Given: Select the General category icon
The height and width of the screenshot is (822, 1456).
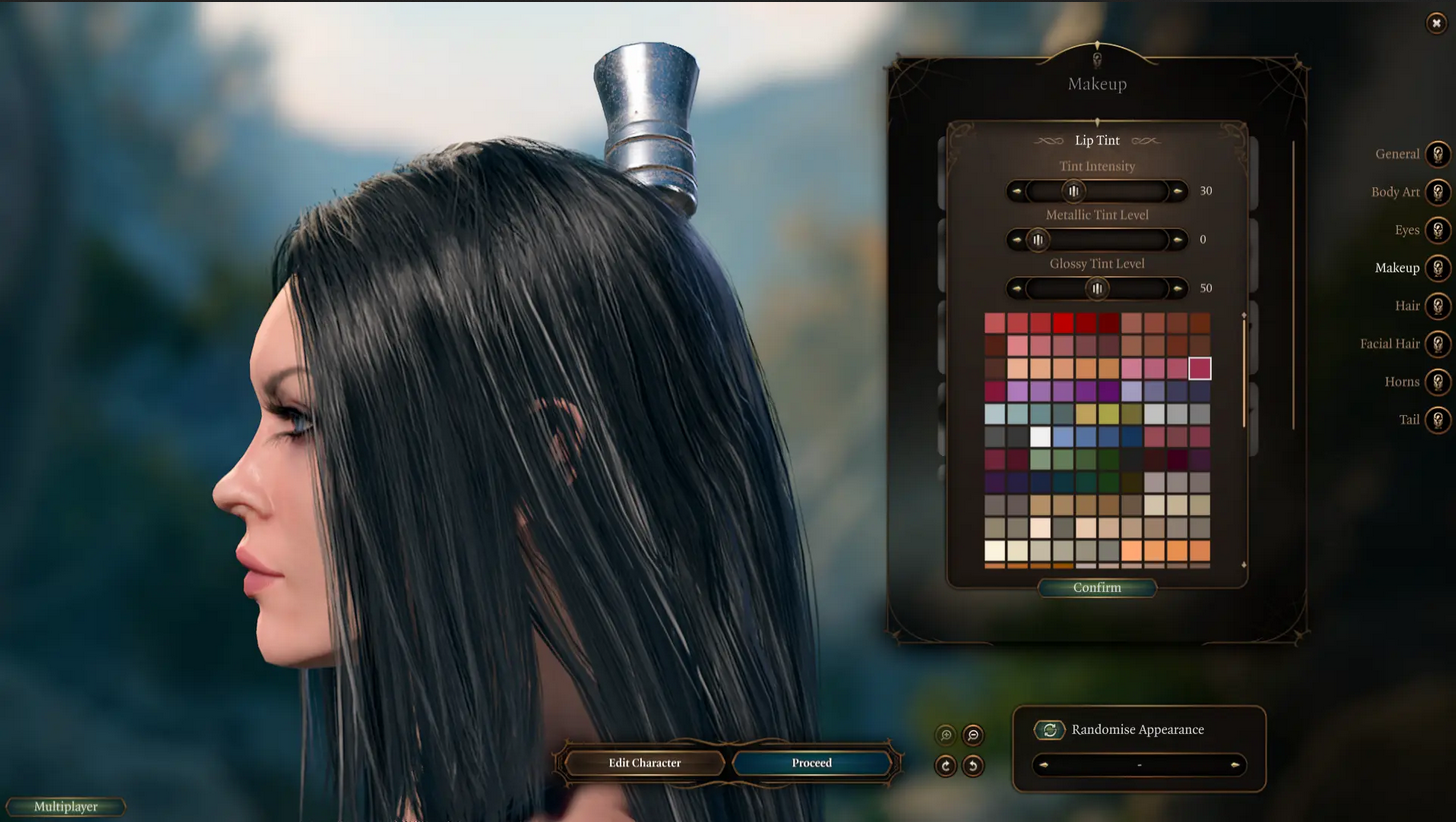Looking at the screenshot, I should [1438, 154].
